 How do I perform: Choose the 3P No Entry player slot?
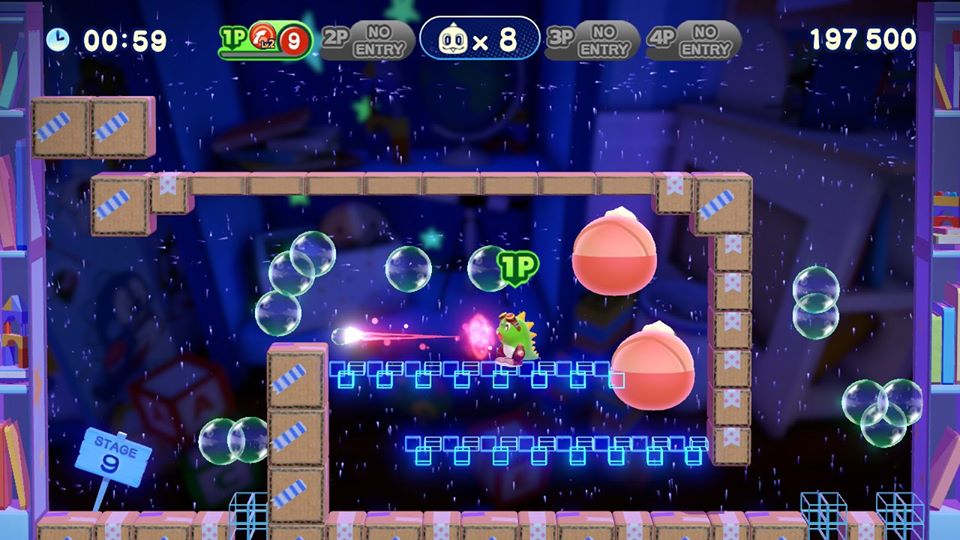pyautogui.click(x=592, y=40)
